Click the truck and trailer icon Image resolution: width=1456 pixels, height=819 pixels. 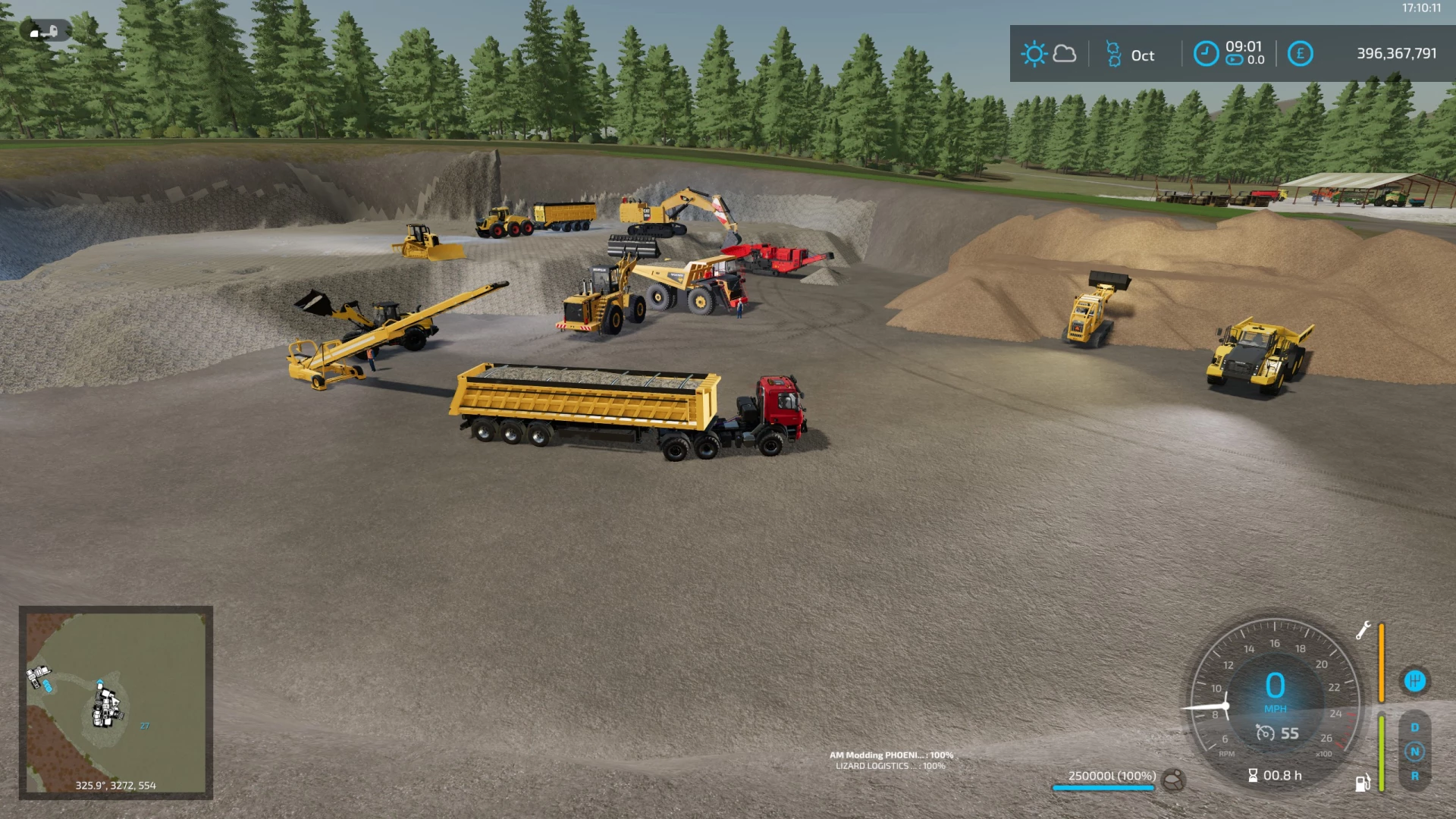point(44,31)
